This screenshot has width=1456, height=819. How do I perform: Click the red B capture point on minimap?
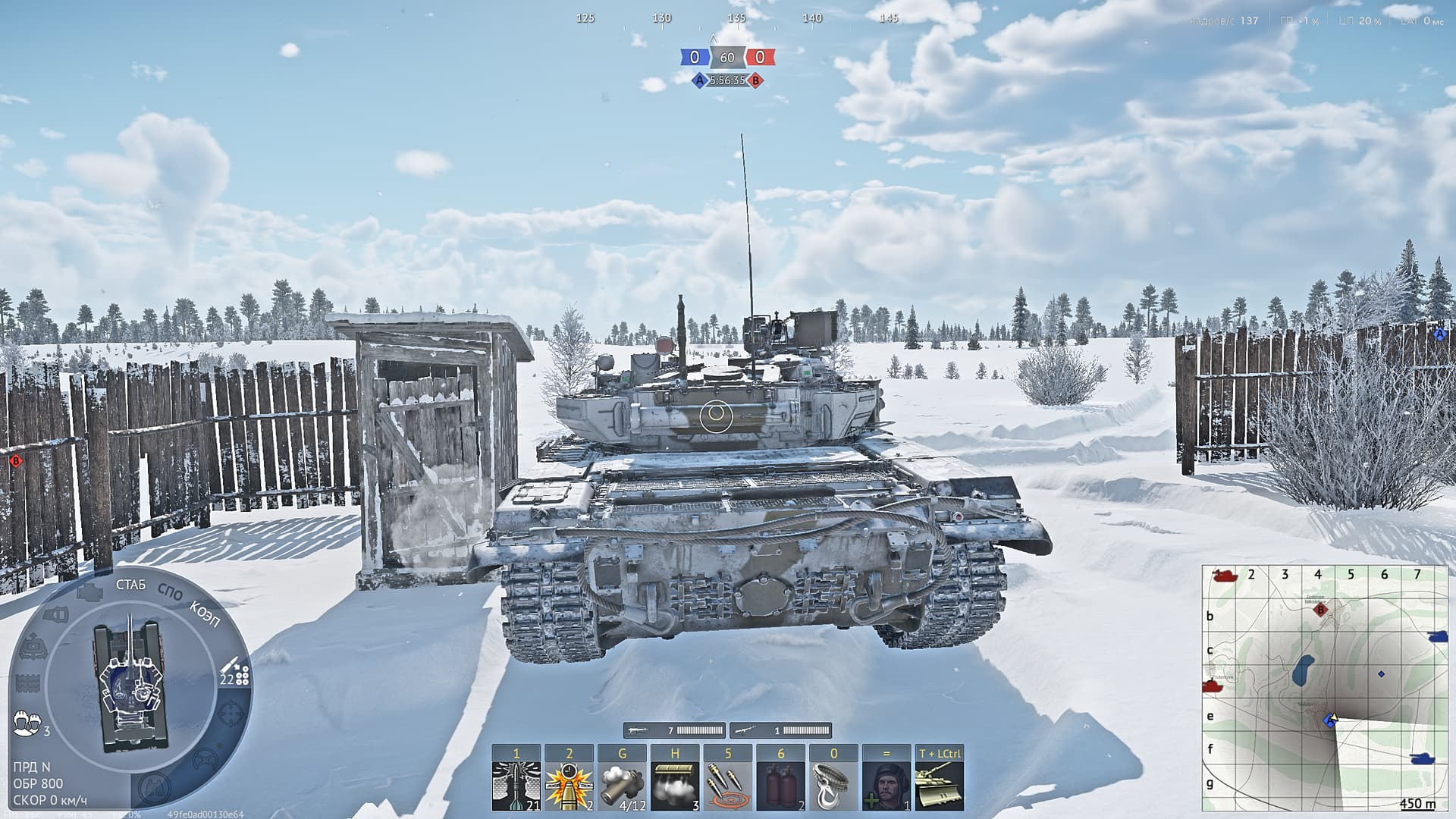pos(1321,609)
